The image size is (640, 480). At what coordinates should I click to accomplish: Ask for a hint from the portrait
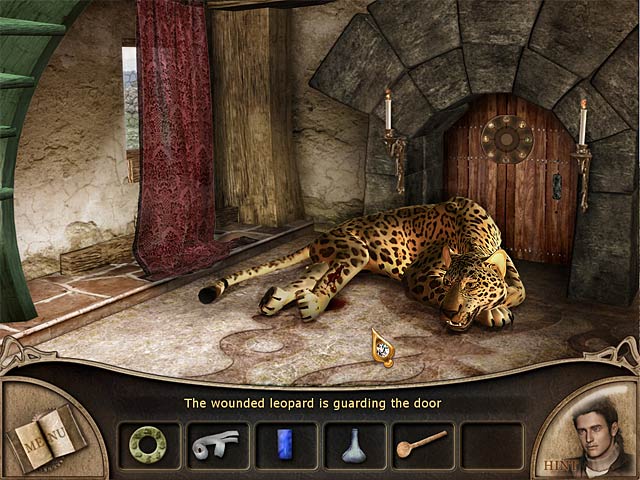click(588, 435)
